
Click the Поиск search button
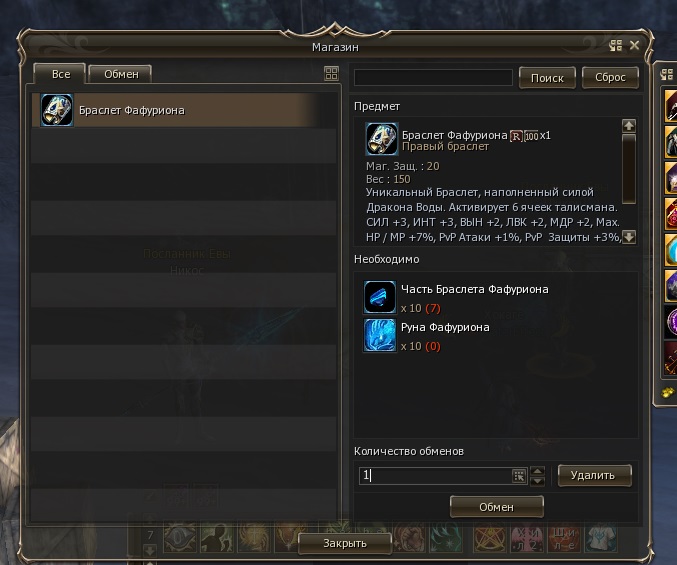(x=547, y=78)
